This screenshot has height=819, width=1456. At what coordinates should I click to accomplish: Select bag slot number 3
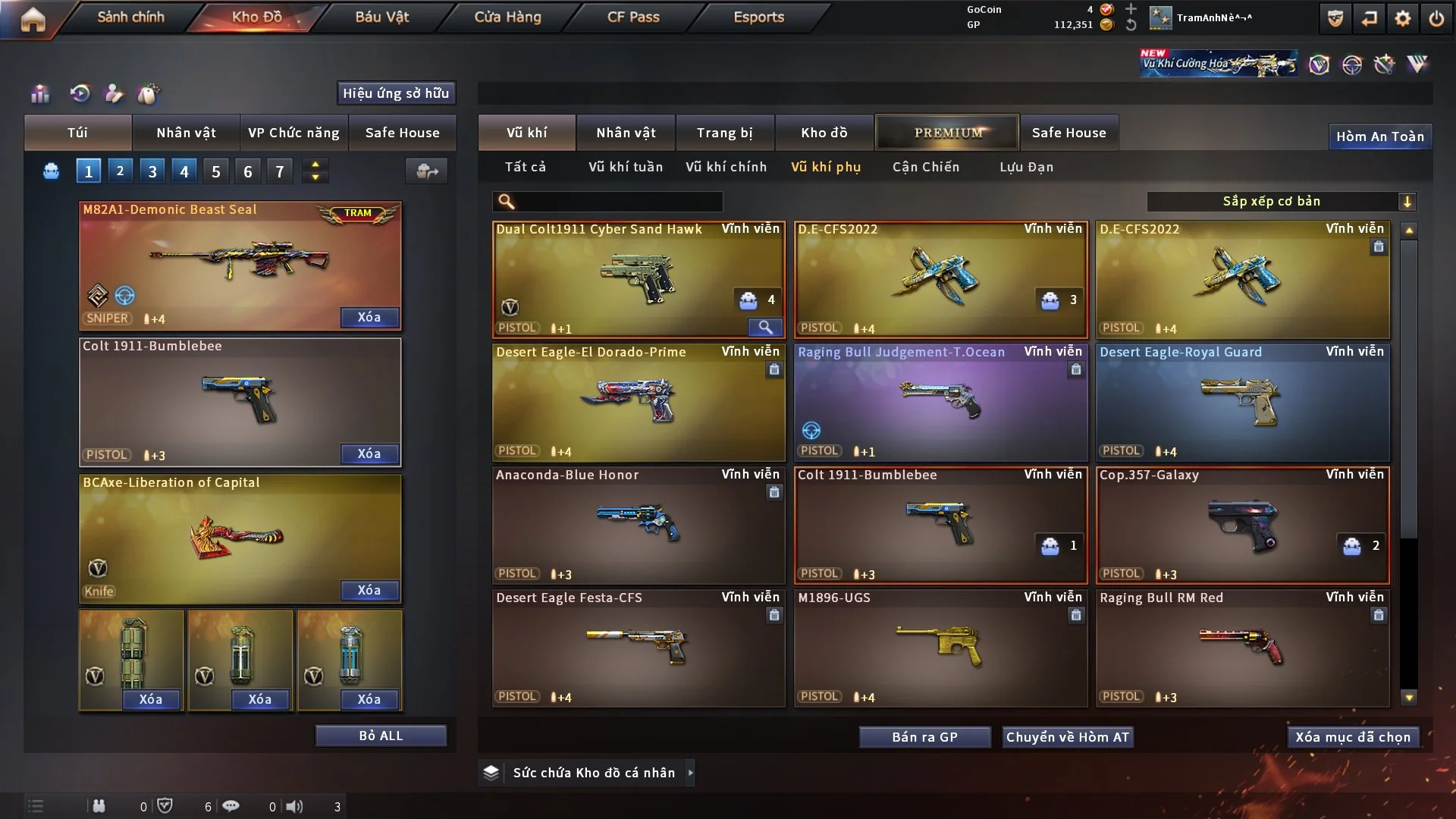point(152,171)
